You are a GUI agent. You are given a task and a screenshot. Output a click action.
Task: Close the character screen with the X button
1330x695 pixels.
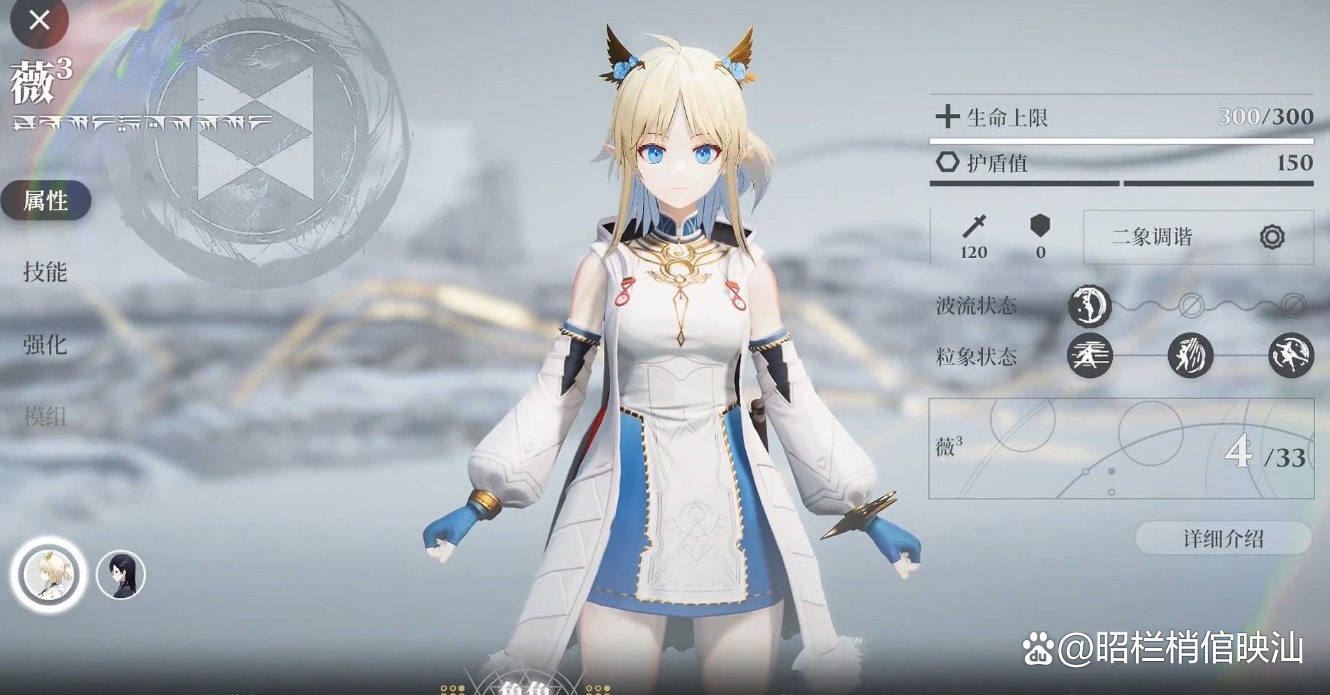click(x=39, y=20)
